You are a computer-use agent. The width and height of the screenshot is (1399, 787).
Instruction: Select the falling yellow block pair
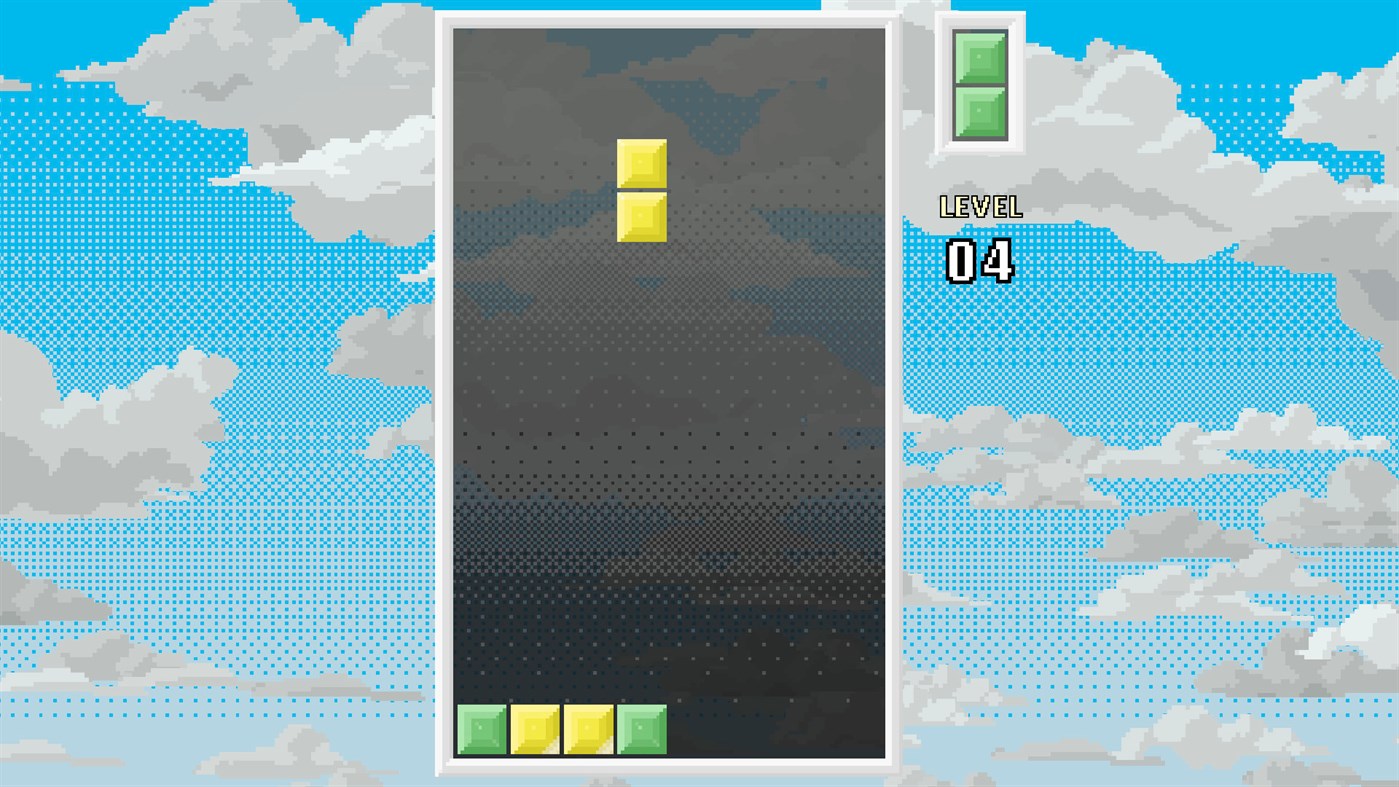coord(641,190)
